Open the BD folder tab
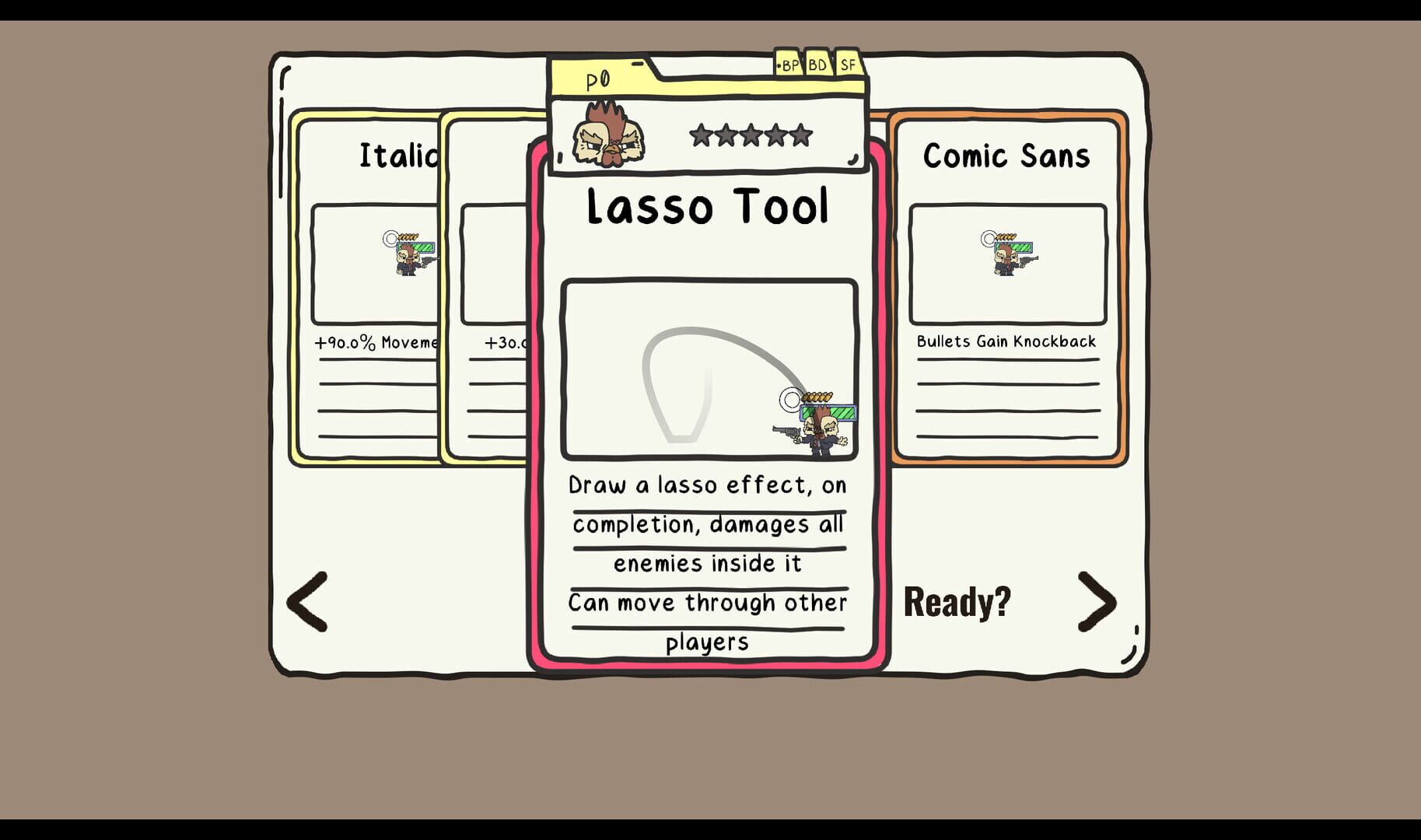The width and height of the screenshot is (1421, 840). click(x=816, y=65)
